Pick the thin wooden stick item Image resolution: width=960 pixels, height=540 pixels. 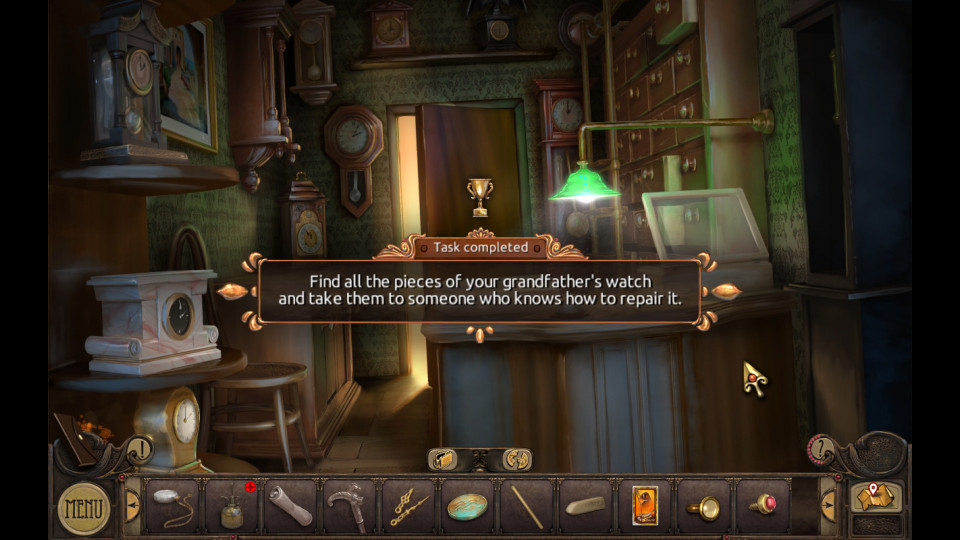[x=526, y=506]
